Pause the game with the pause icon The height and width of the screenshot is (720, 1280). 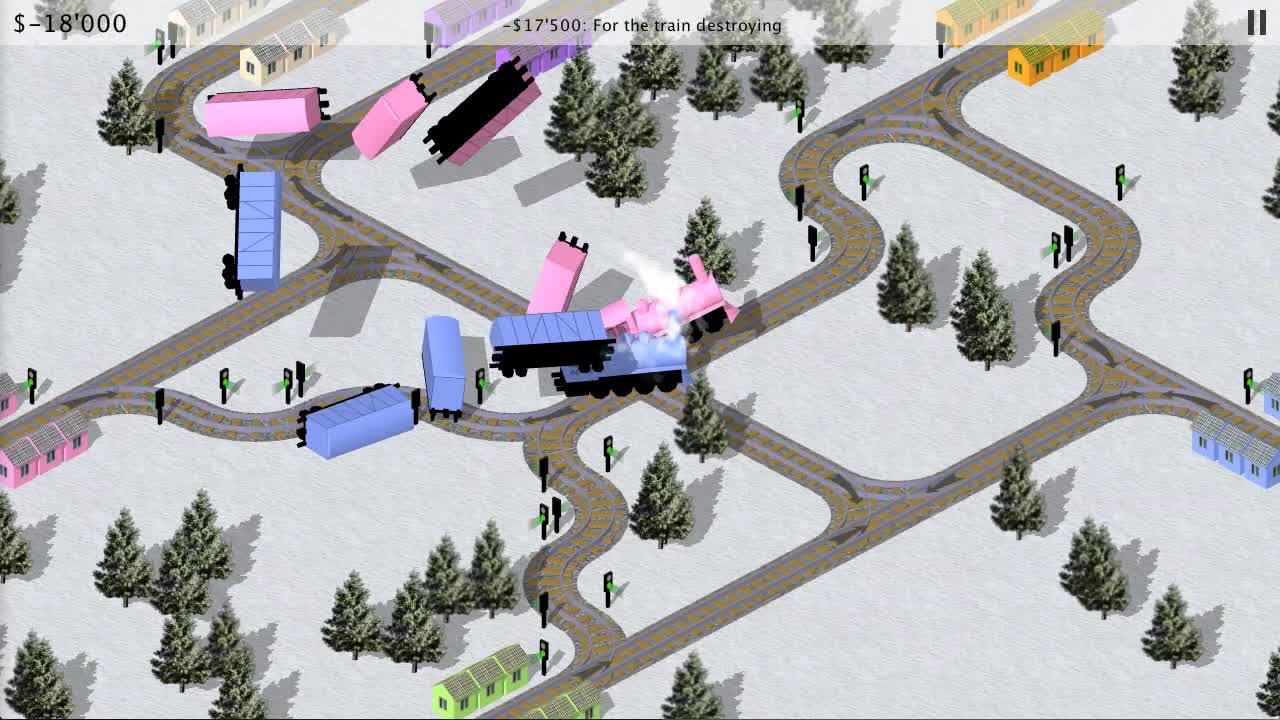1257,21
